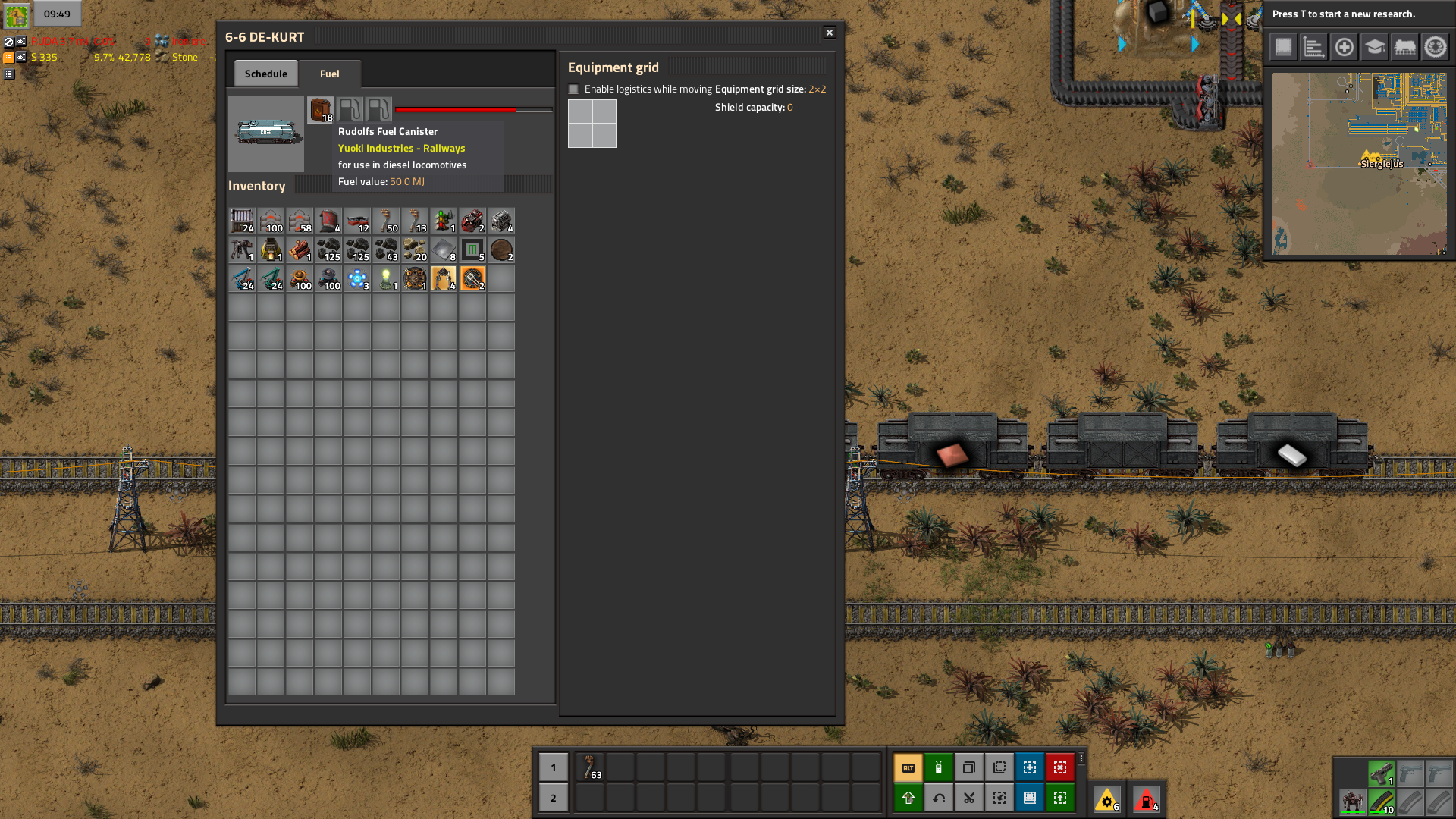The height and width of the screenshot is (819, 1456).
Task: Select the small lamp inventory slot
Action: point(386,279)
